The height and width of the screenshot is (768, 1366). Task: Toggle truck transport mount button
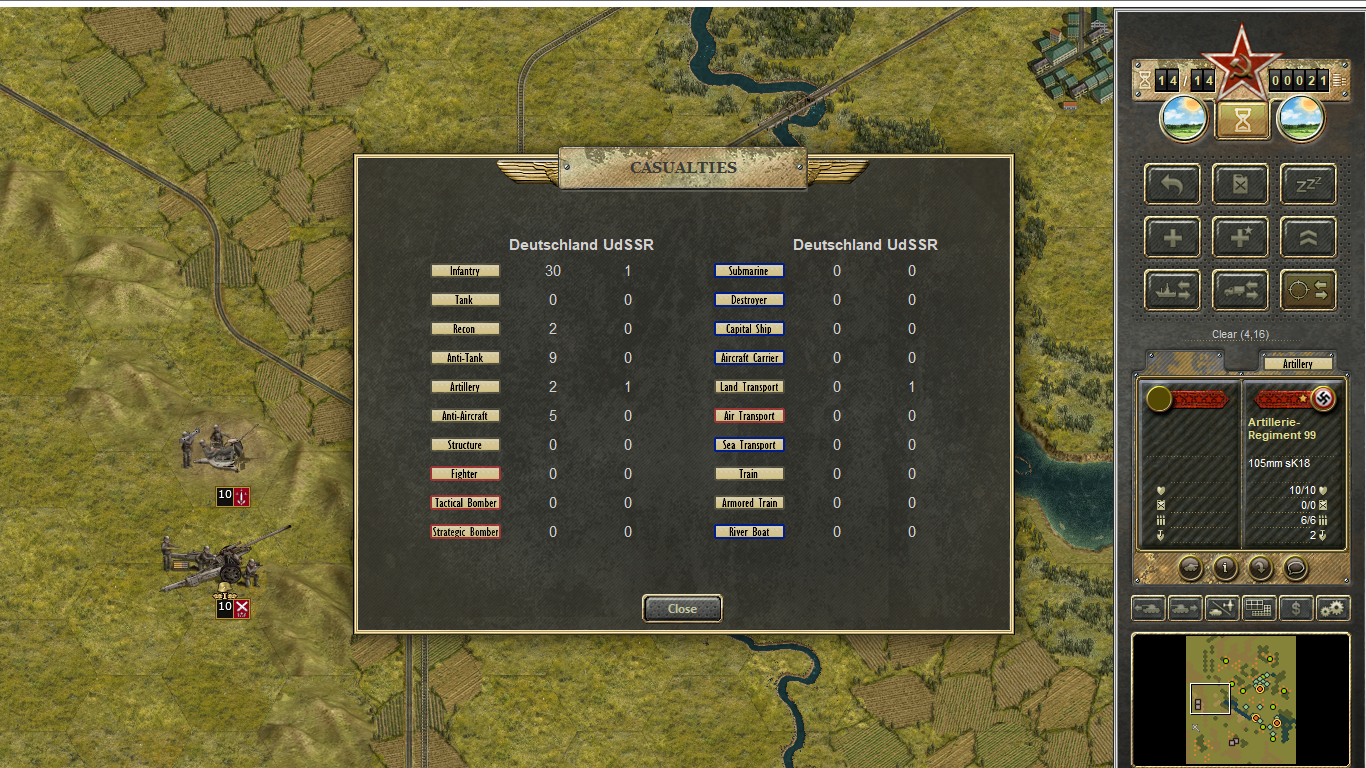(1240, 290)
